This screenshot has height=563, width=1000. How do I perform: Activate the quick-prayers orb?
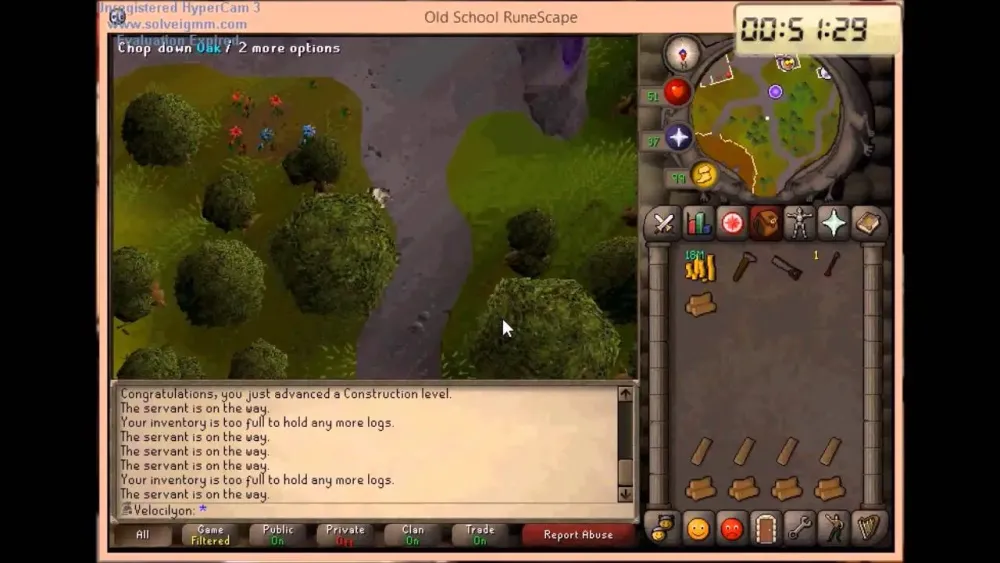pyautogui.click(x=680, y=137)
